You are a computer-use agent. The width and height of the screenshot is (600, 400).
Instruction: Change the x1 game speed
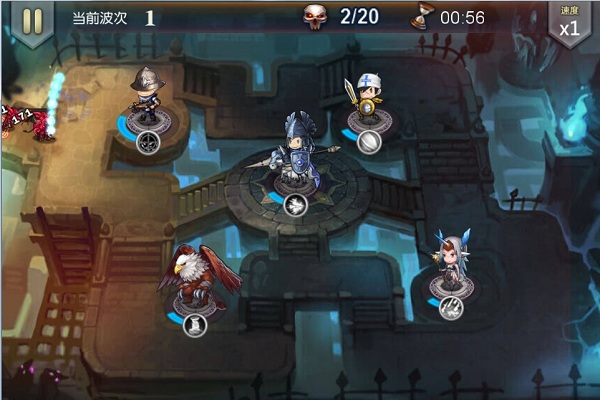[x=569, y=23]
